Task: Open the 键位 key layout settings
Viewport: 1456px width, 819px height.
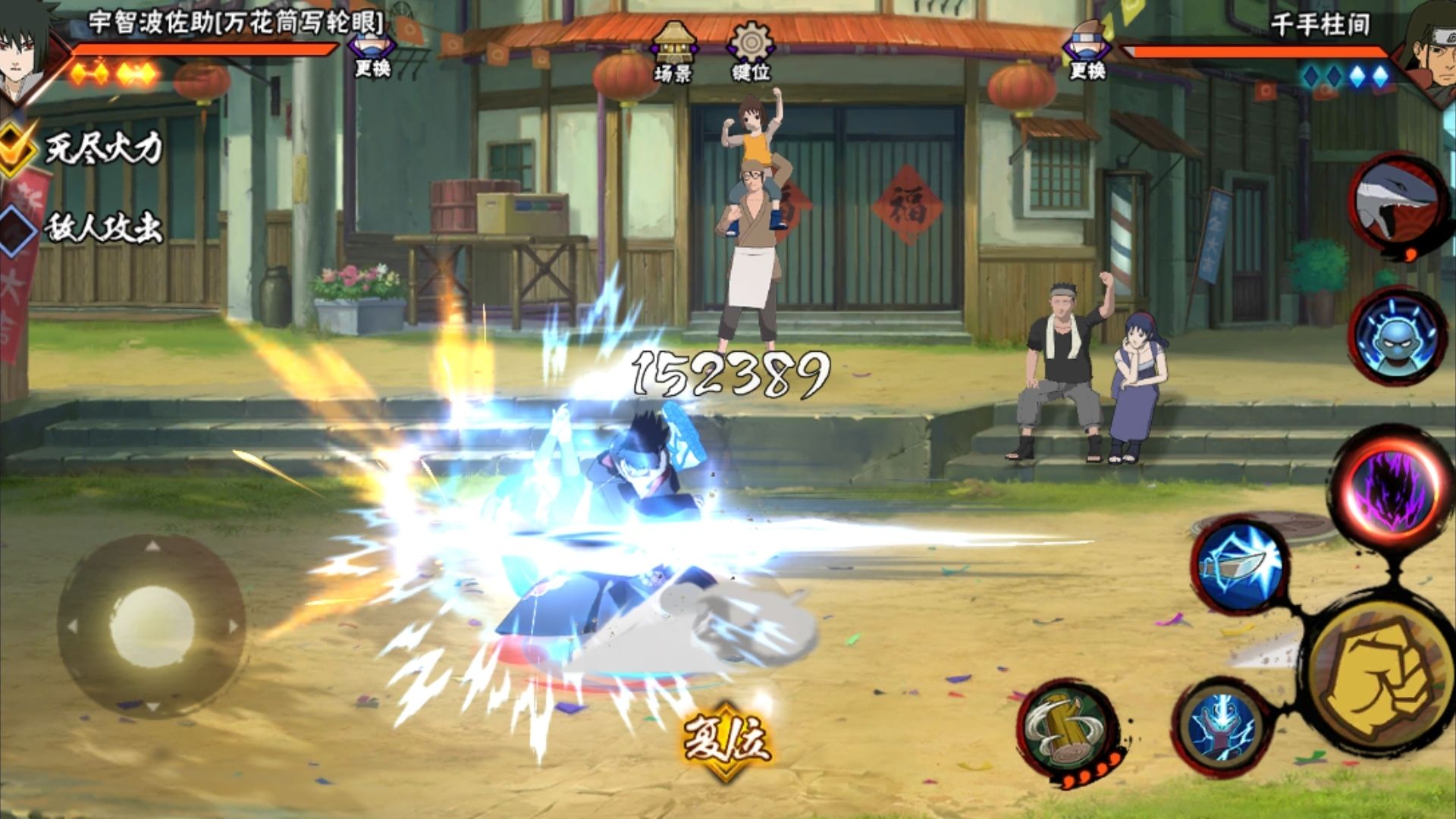Action: pyautogui.click(x=750, y=52)
